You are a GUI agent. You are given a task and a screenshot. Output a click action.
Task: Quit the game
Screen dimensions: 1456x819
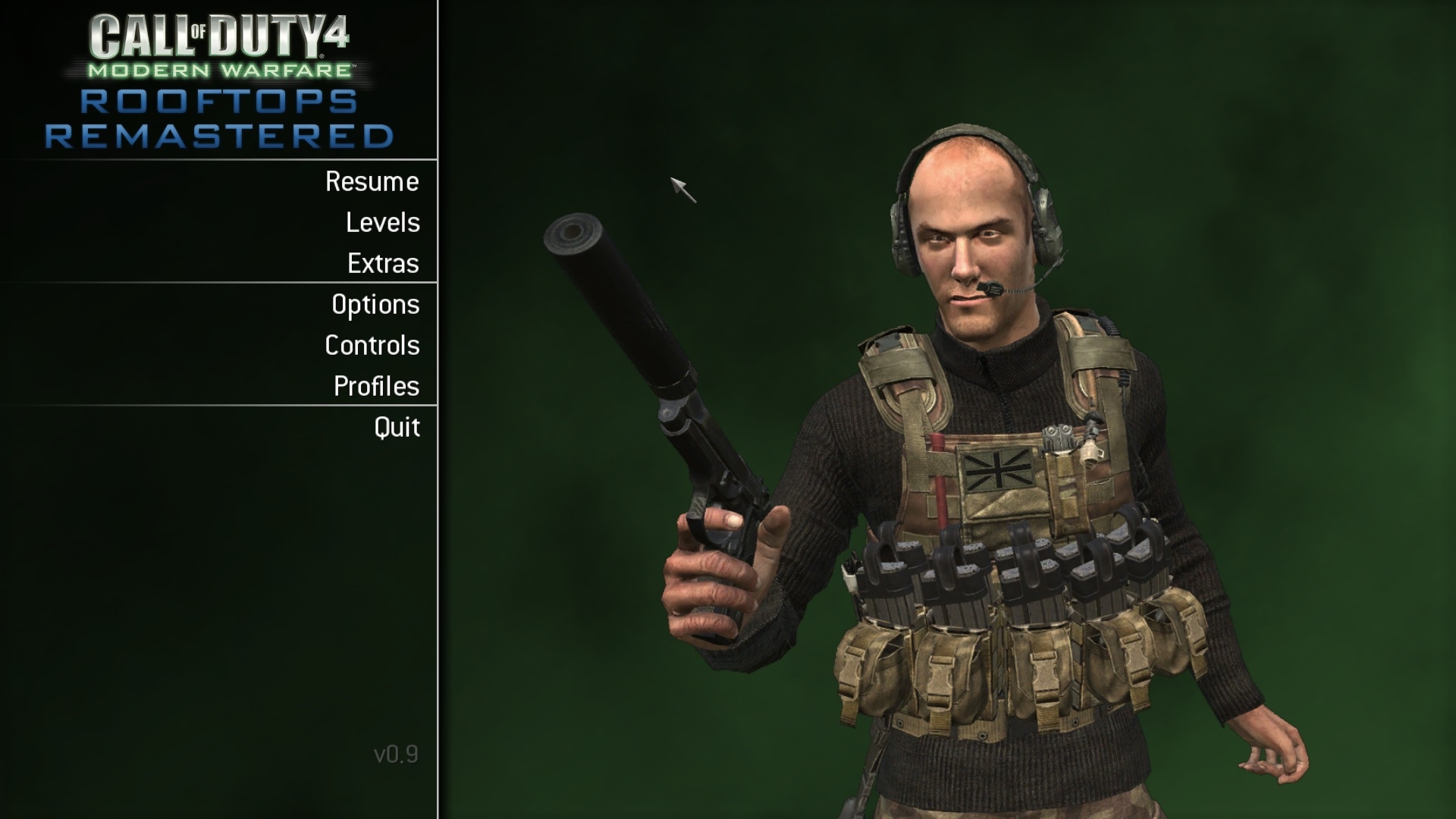[x=397, y=428]
